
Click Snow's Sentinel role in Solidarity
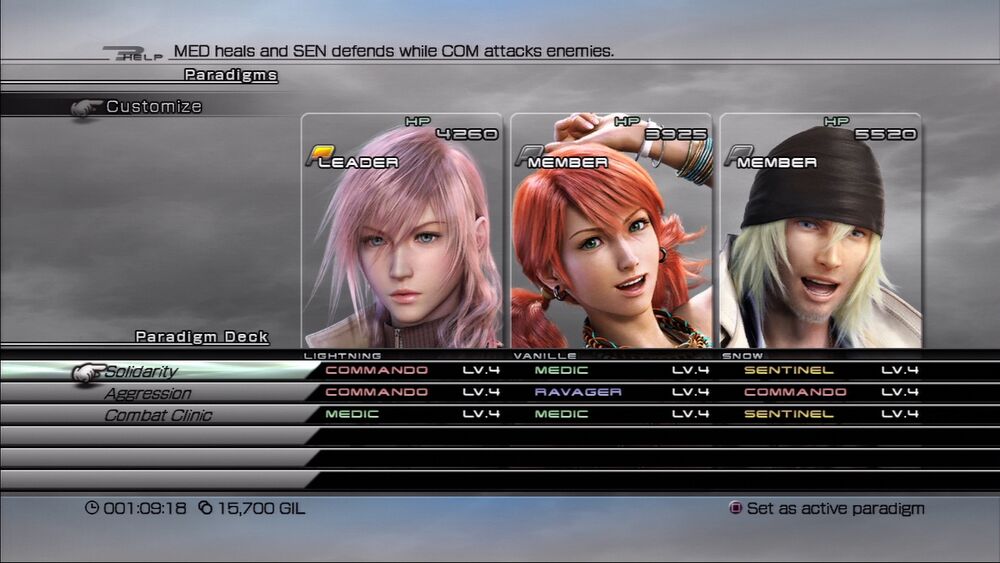click(x=789, y=370)
